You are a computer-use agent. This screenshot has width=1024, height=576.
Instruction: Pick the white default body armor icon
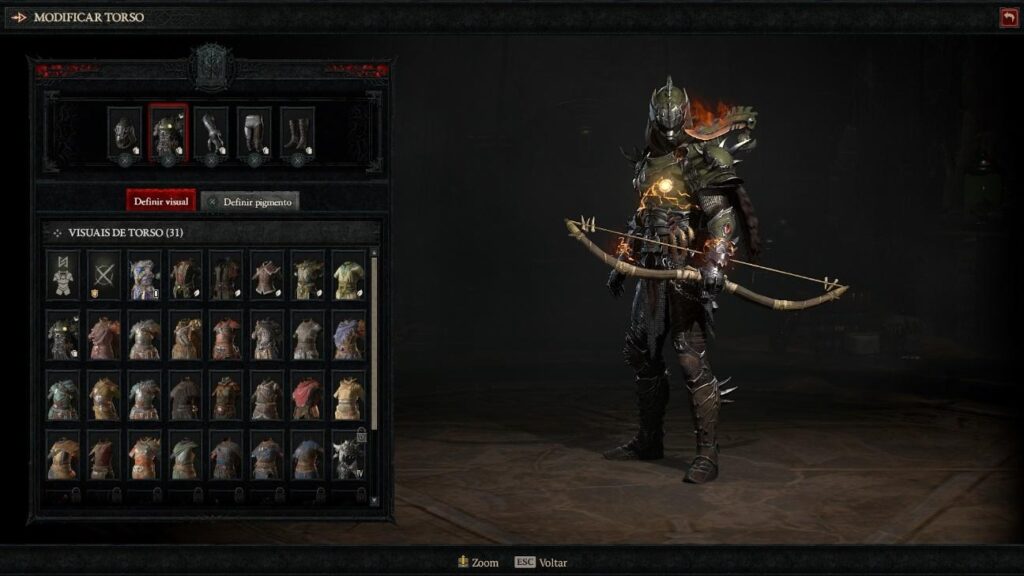click(63, 275)
